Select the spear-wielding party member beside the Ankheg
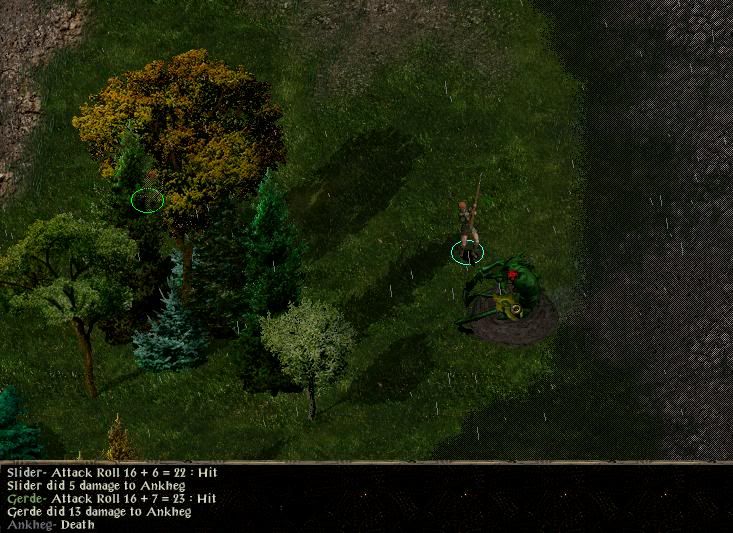Screen dimensions: 733x533 (467, 228)
